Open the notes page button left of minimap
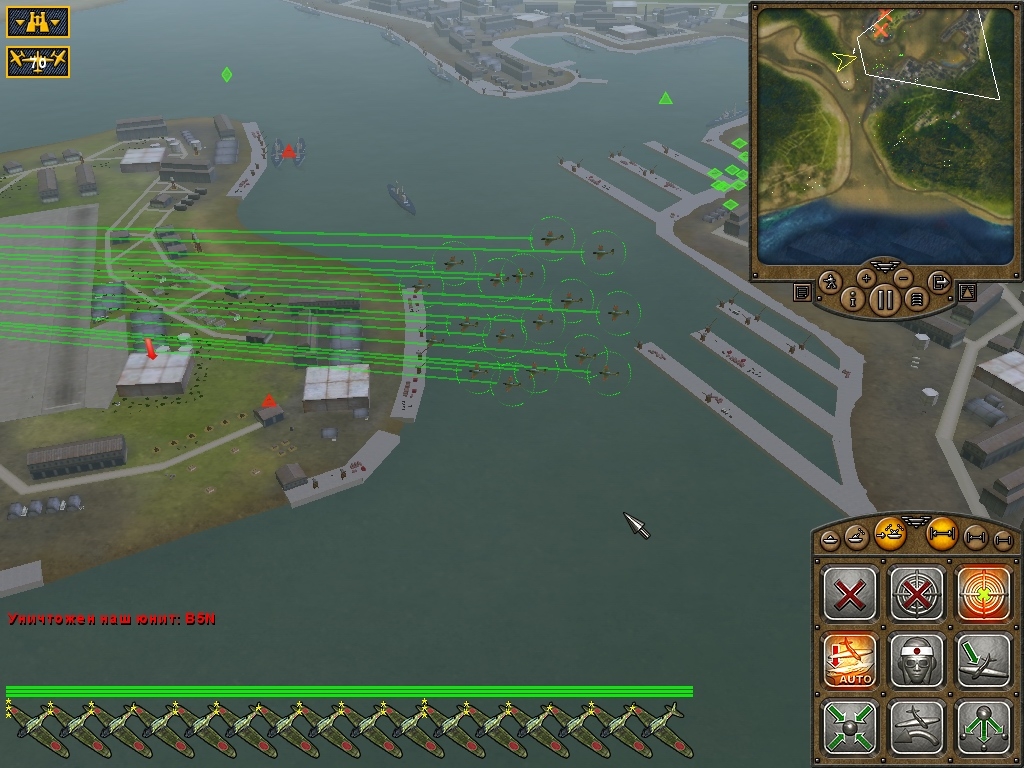Viewport: 1024px width, 768px height. pos(802,292)
